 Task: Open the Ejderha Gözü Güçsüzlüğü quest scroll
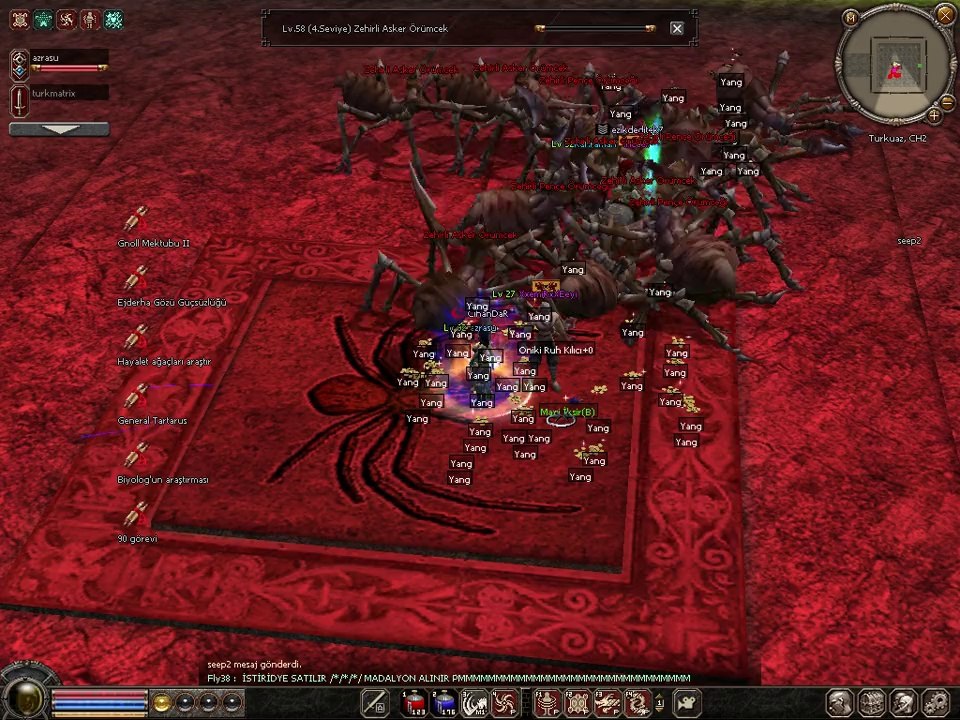135,280
